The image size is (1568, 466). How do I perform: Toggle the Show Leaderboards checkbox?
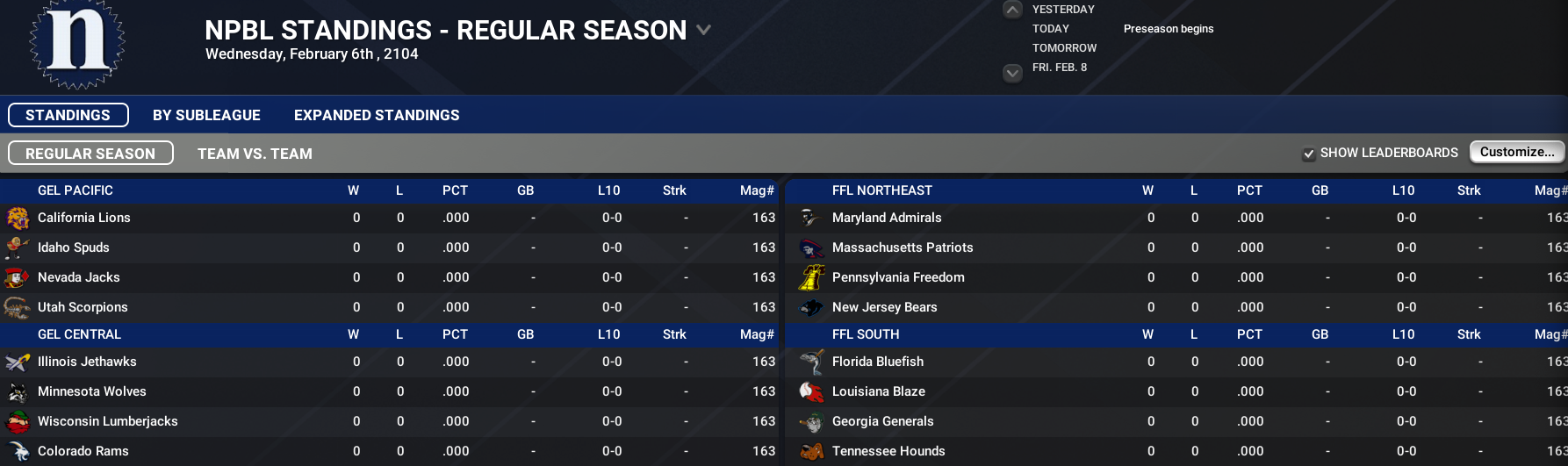click(x=1309, y=154)
